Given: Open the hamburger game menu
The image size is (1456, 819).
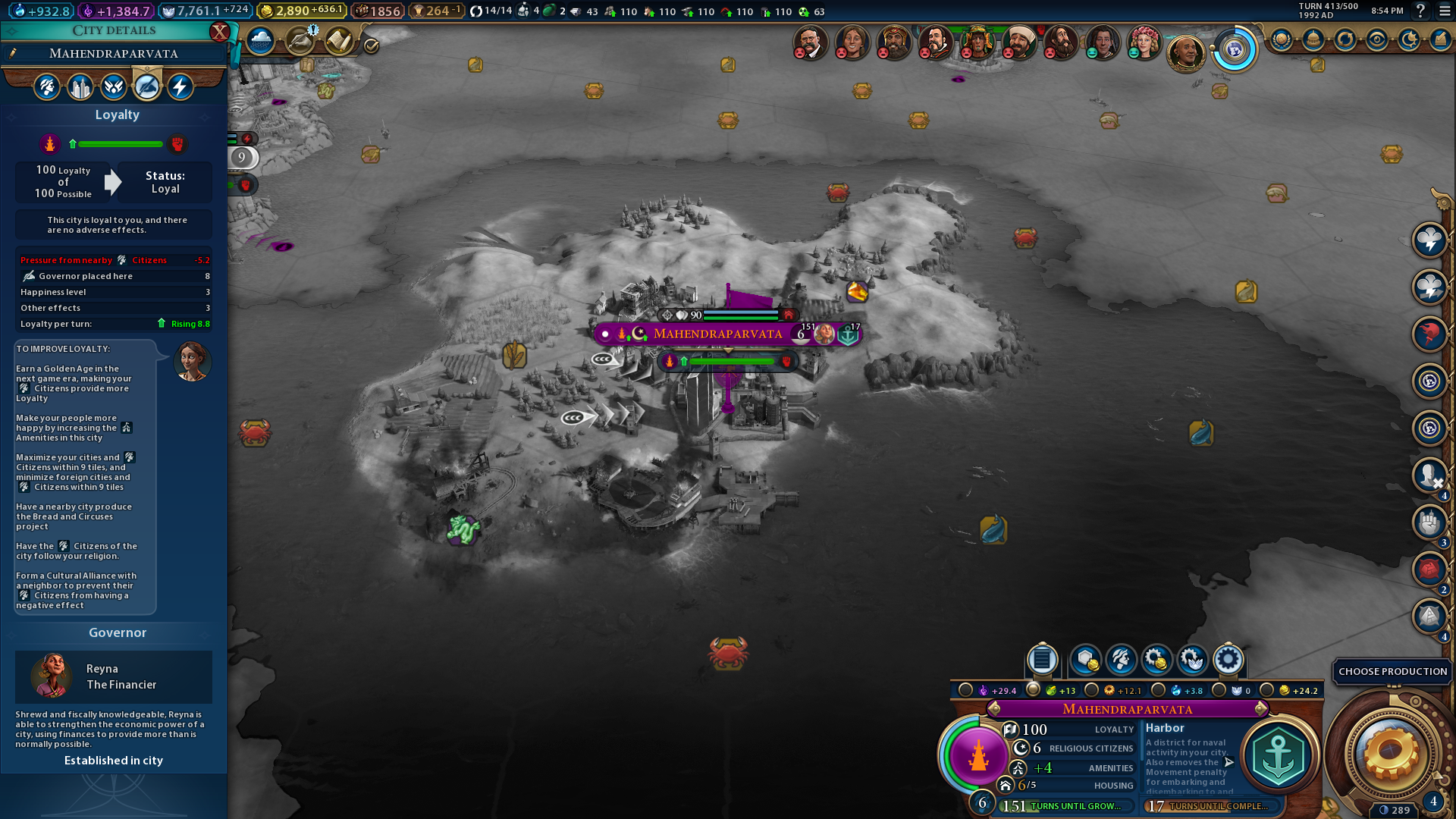Looking at the screenshot, I should pyautogui.click(x=1445, y=11).
